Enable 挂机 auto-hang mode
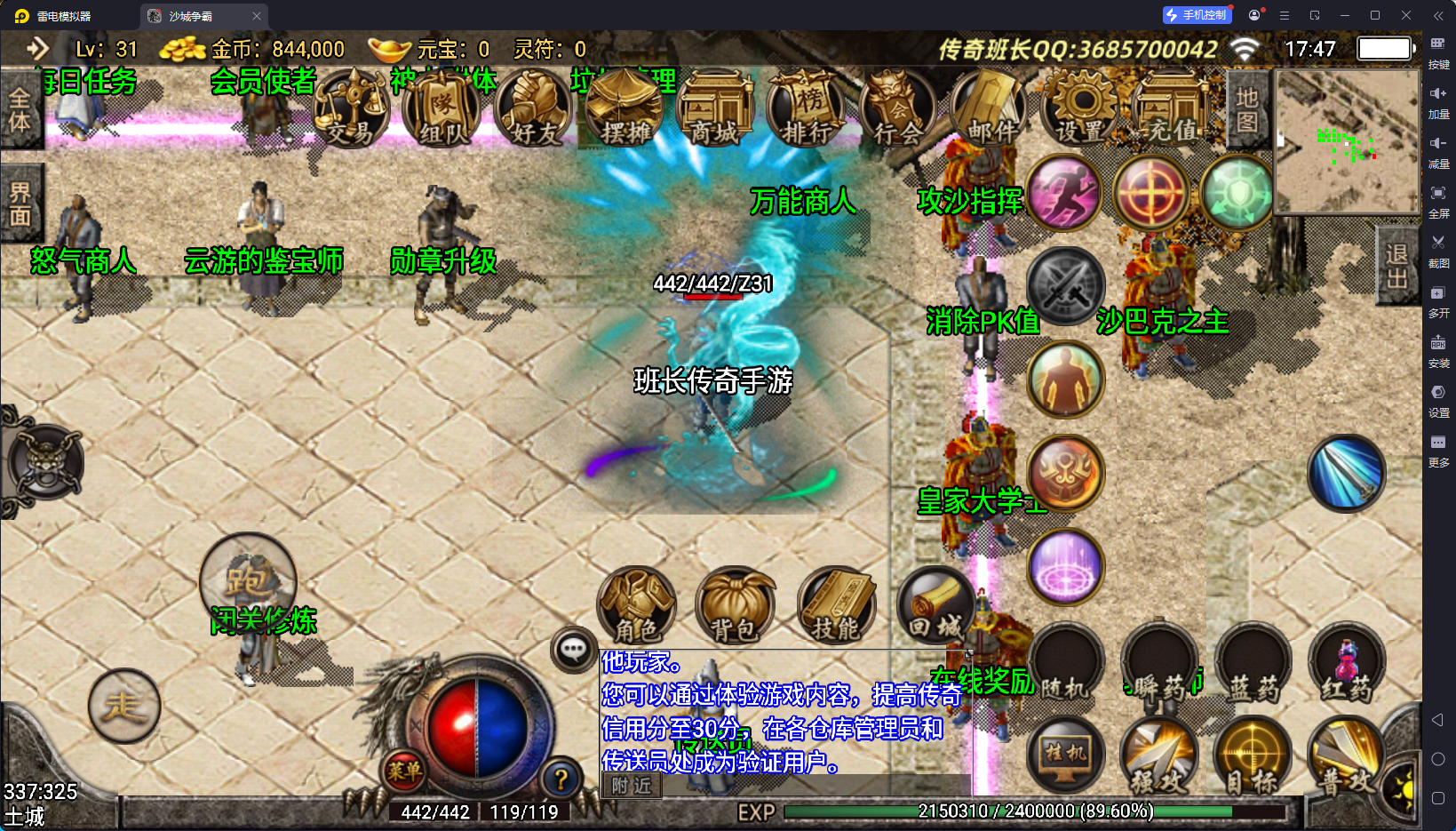Viewport: 1456px width, 831px height. point(1064,755)
